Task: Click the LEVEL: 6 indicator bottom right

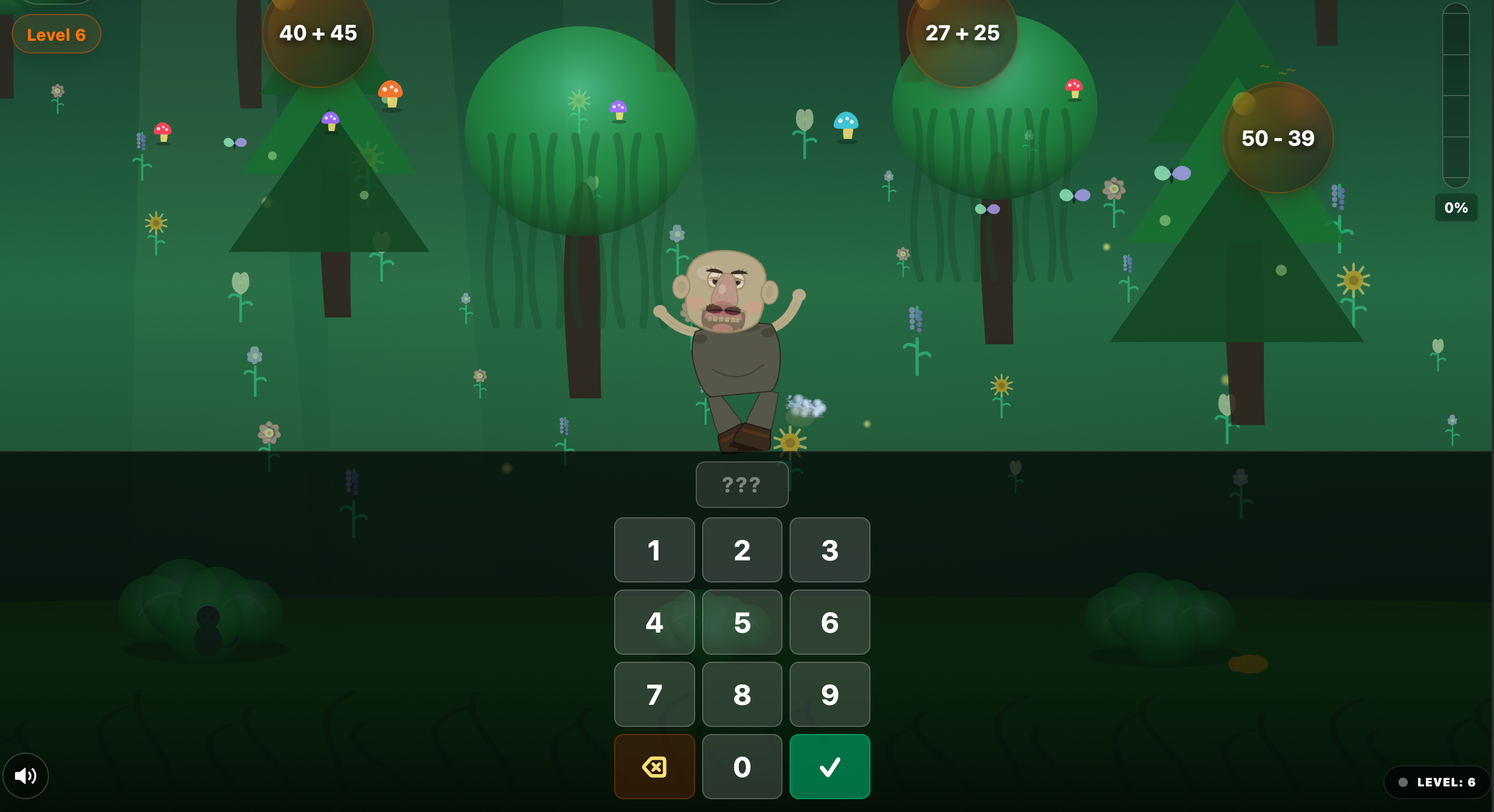Action: pos(1433,782)
